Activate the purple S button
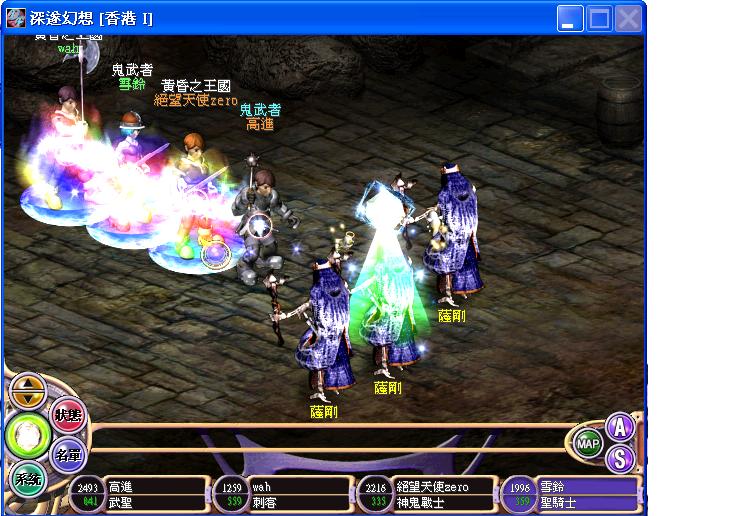Screen dimensions: 742x516 coord(621,459)
